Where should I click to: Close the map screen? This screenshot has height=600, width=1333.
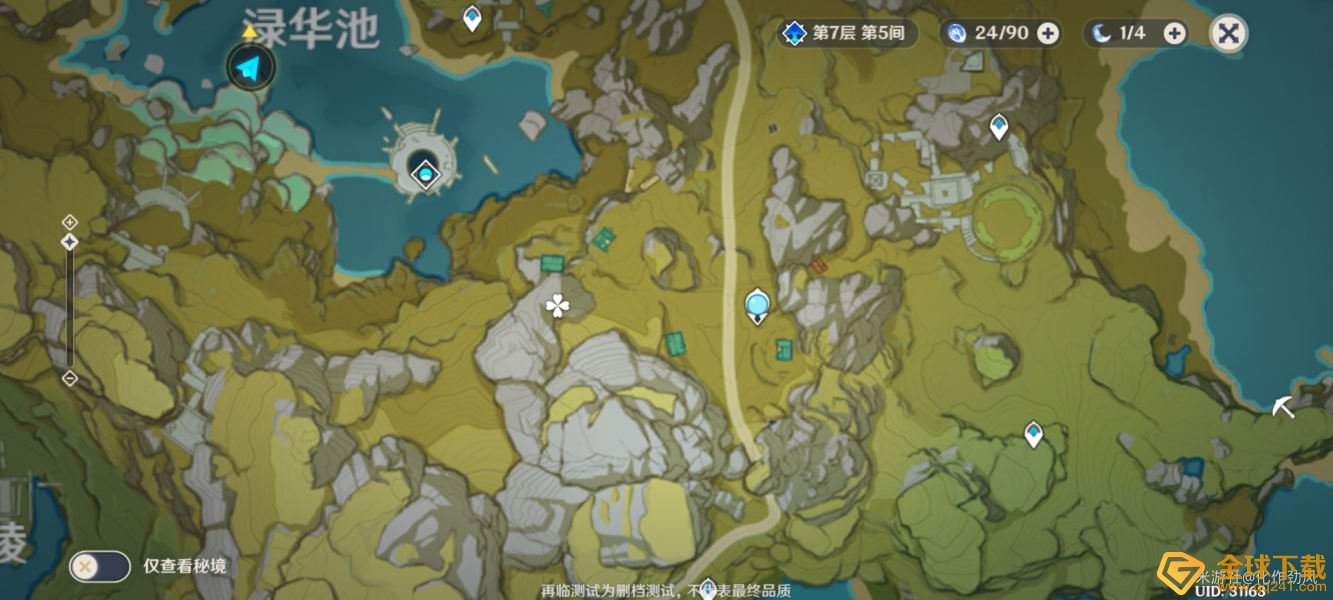pos(1228,33)
